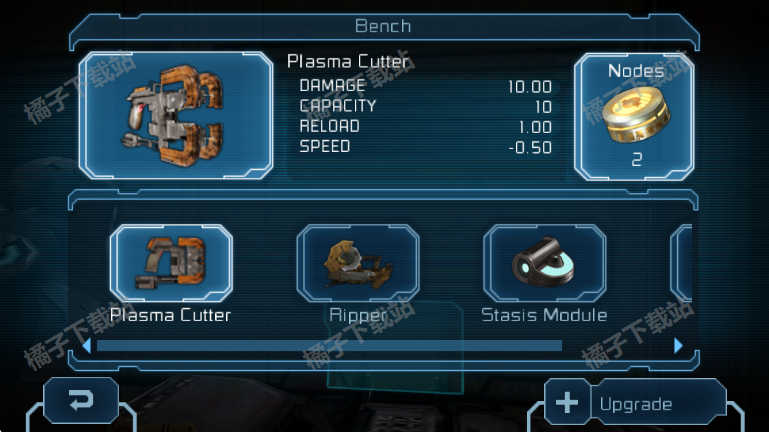This screenshot has height=432, width=769.
Task: Click the large Plasma Cutter preview image
Action: (x=176, y=116)
